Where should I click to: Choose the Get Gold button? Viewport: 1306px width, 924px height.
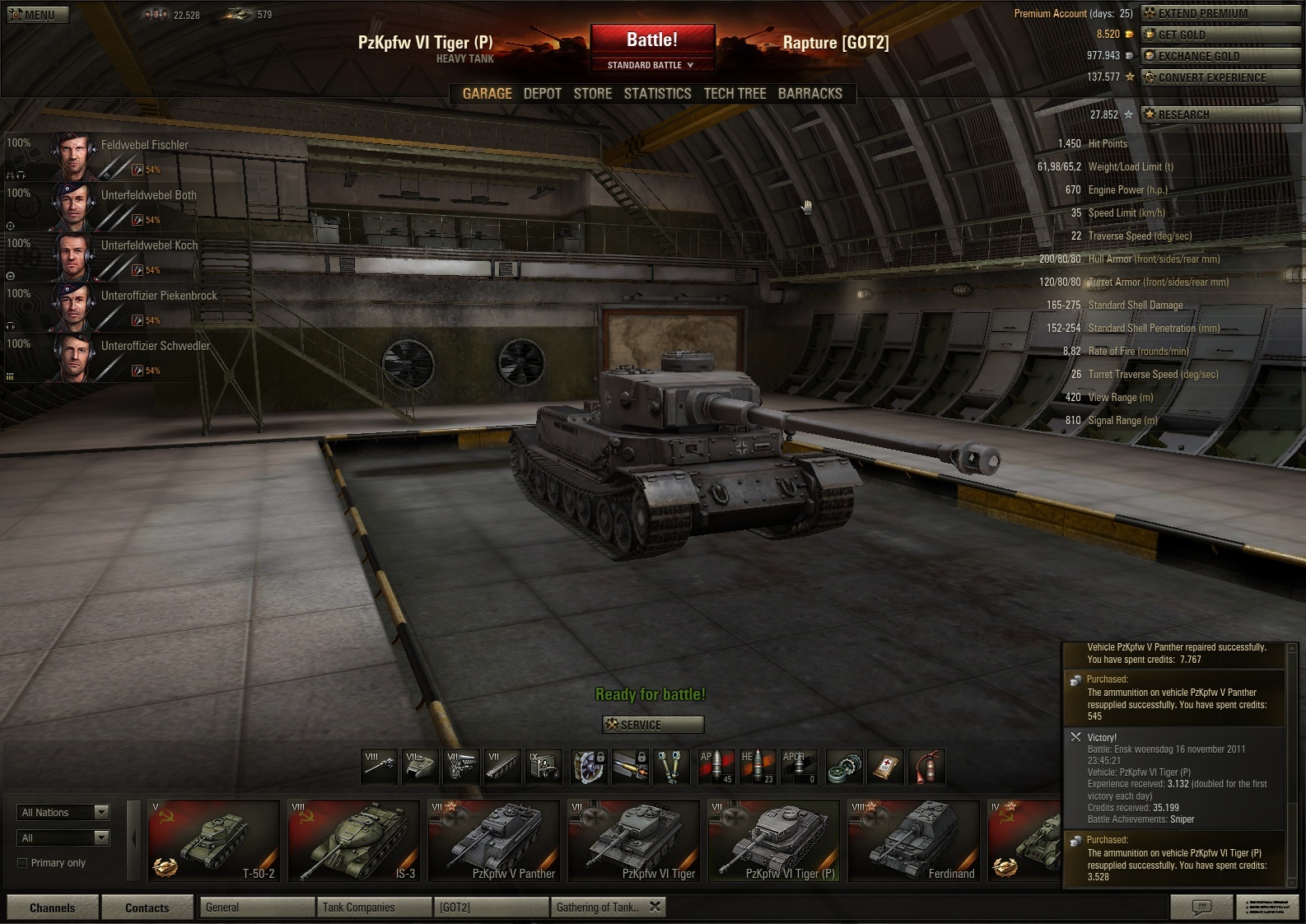pos(1220,35)
